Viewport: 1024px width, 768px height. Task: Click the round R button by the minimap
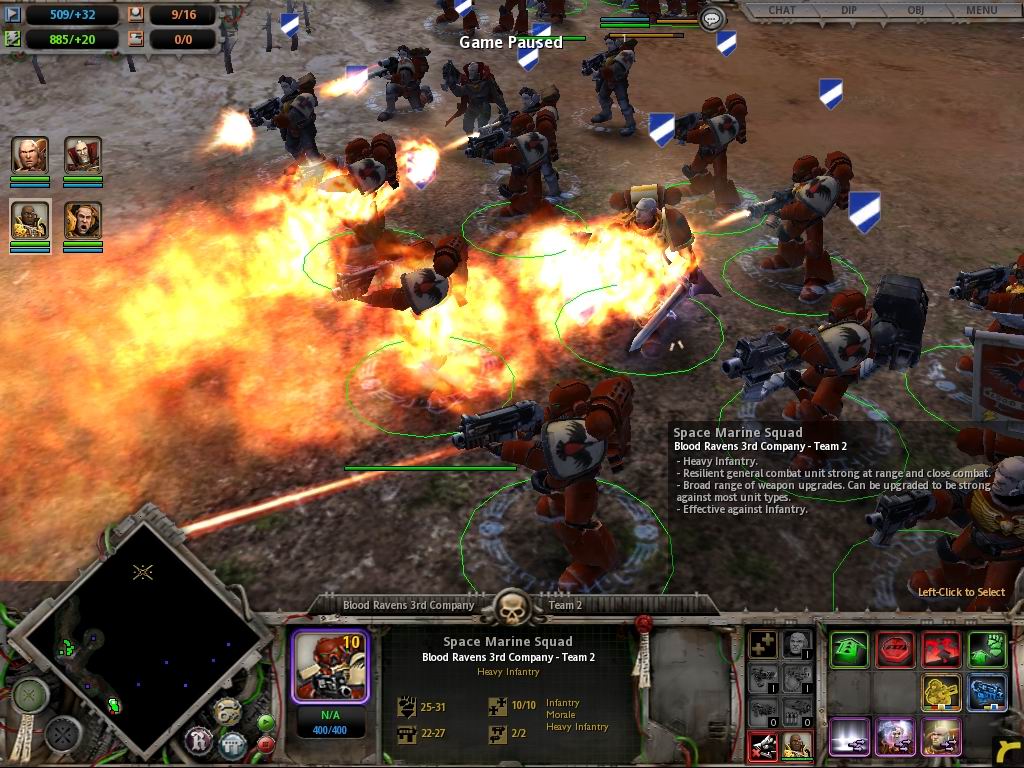click(x=199, y=741)
